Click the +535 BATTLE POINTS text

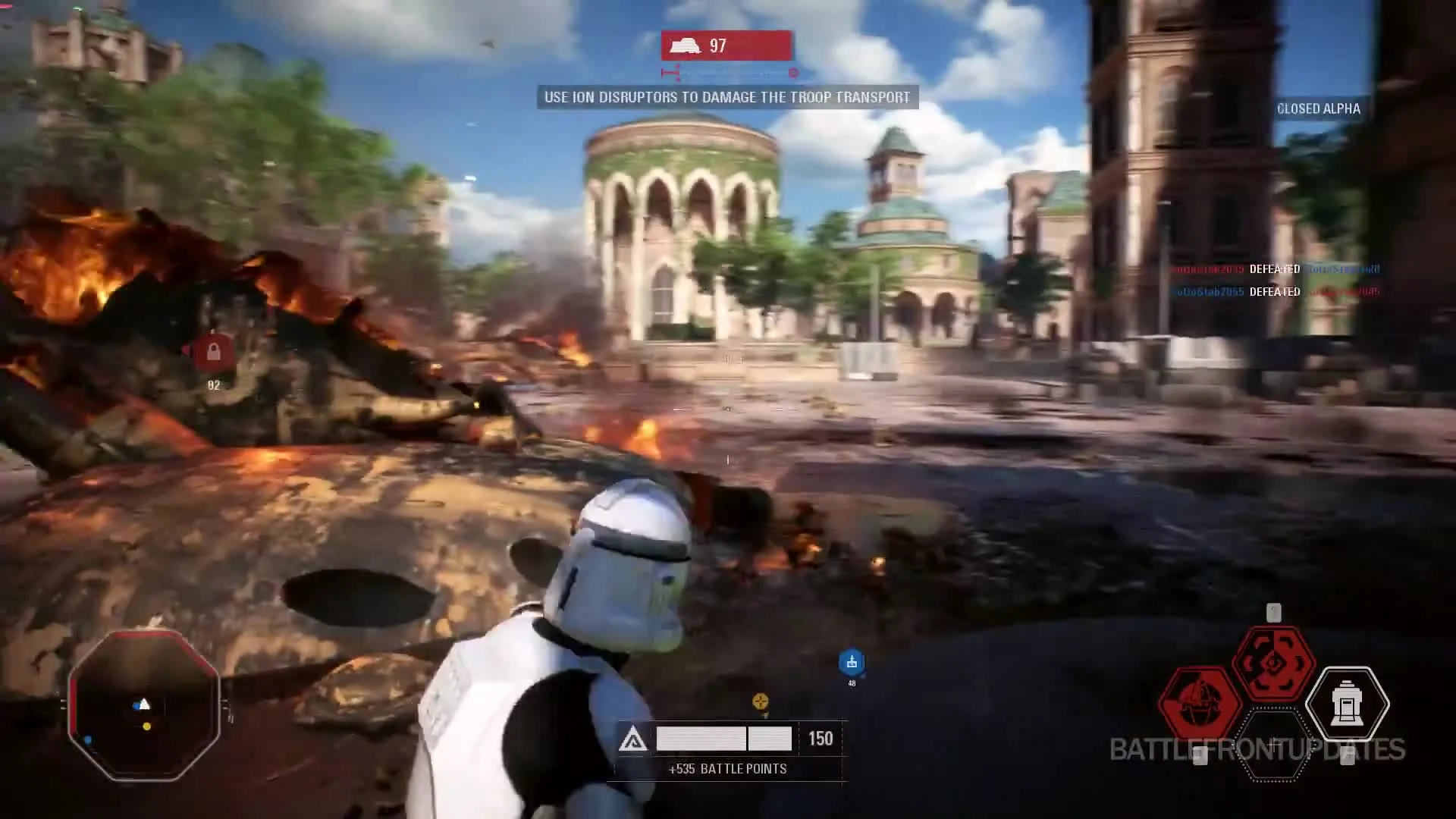[726, 768]
